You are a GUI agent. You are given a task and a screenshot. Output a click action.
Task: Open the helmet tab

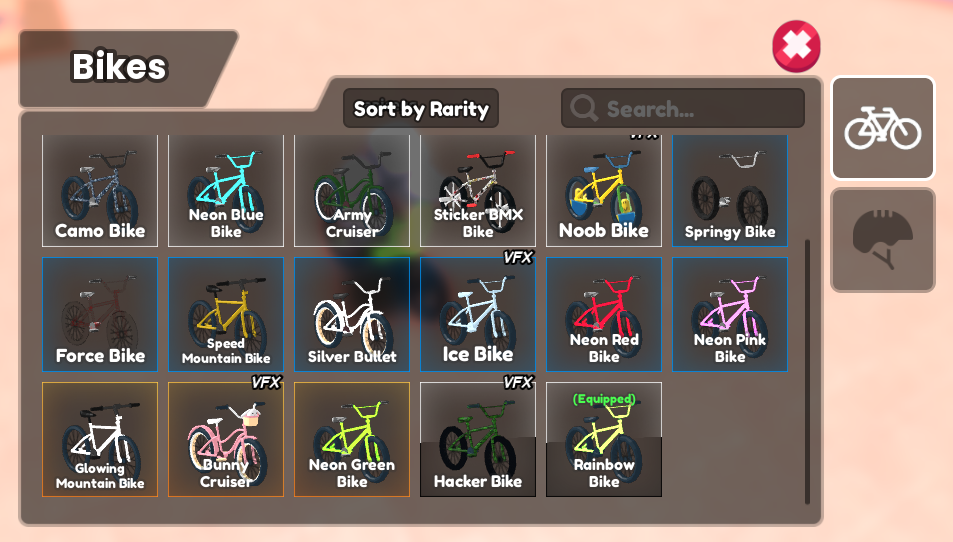[x=882, y=240]
